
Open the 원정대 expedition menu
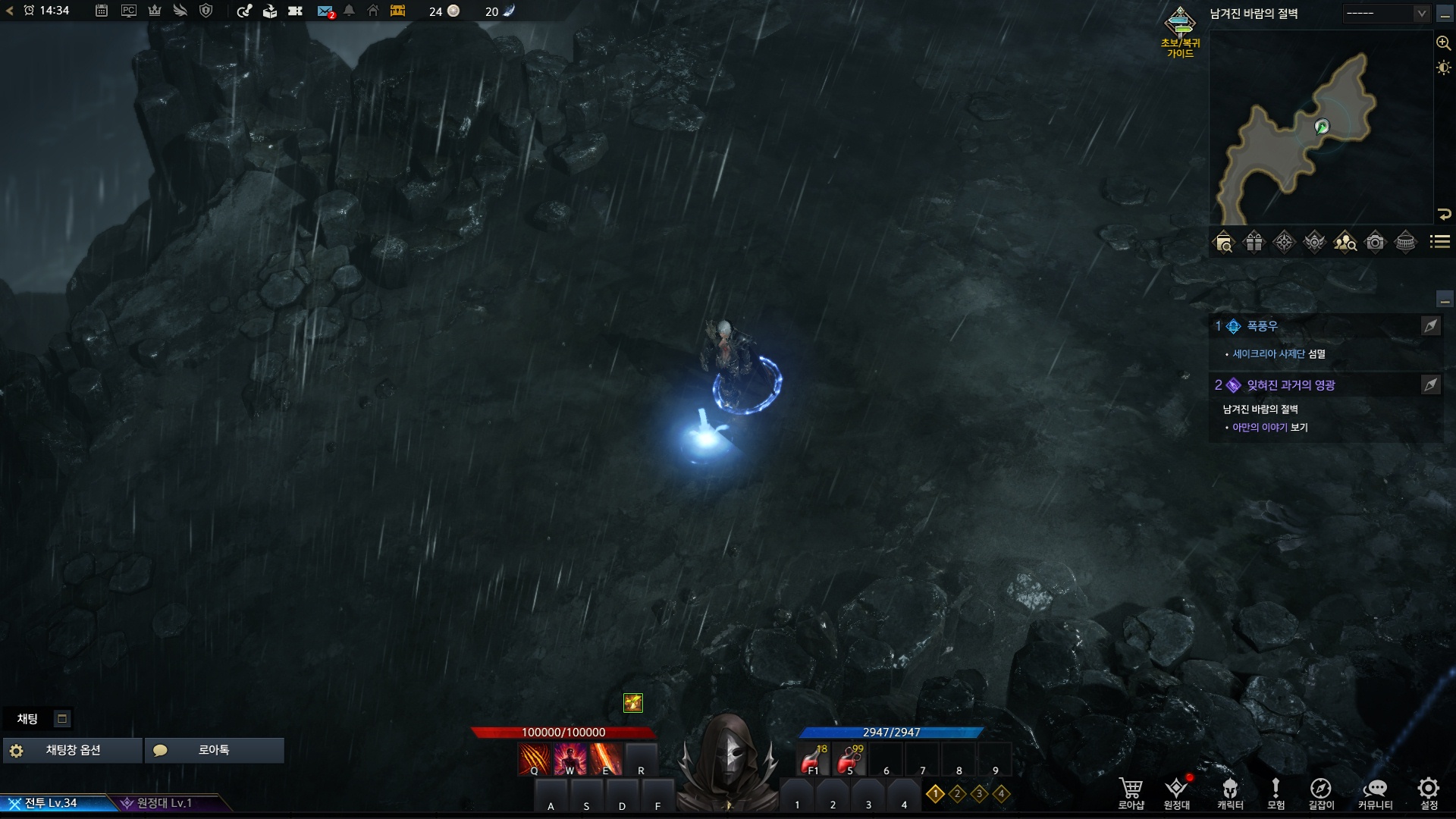(x=1177, y=792)
